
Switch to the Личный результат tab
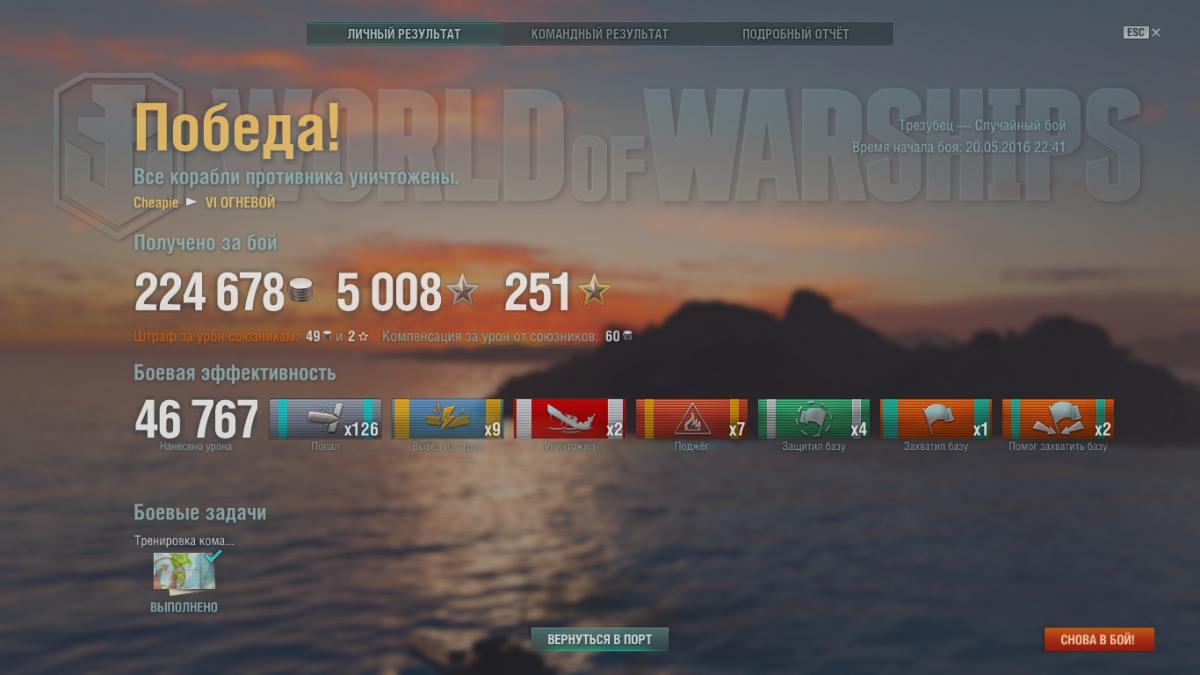tap(404, 34)
